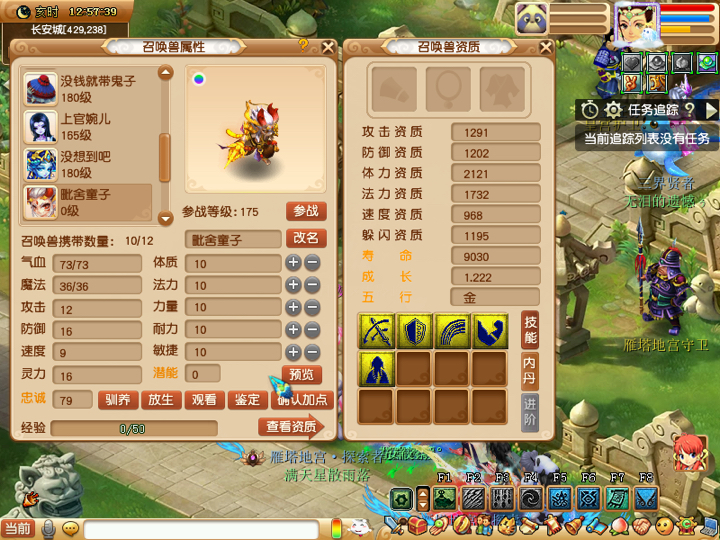The height and width of the screenshot is (540, 720).
Task: Add a point to 体质
Action: [293, 263]
